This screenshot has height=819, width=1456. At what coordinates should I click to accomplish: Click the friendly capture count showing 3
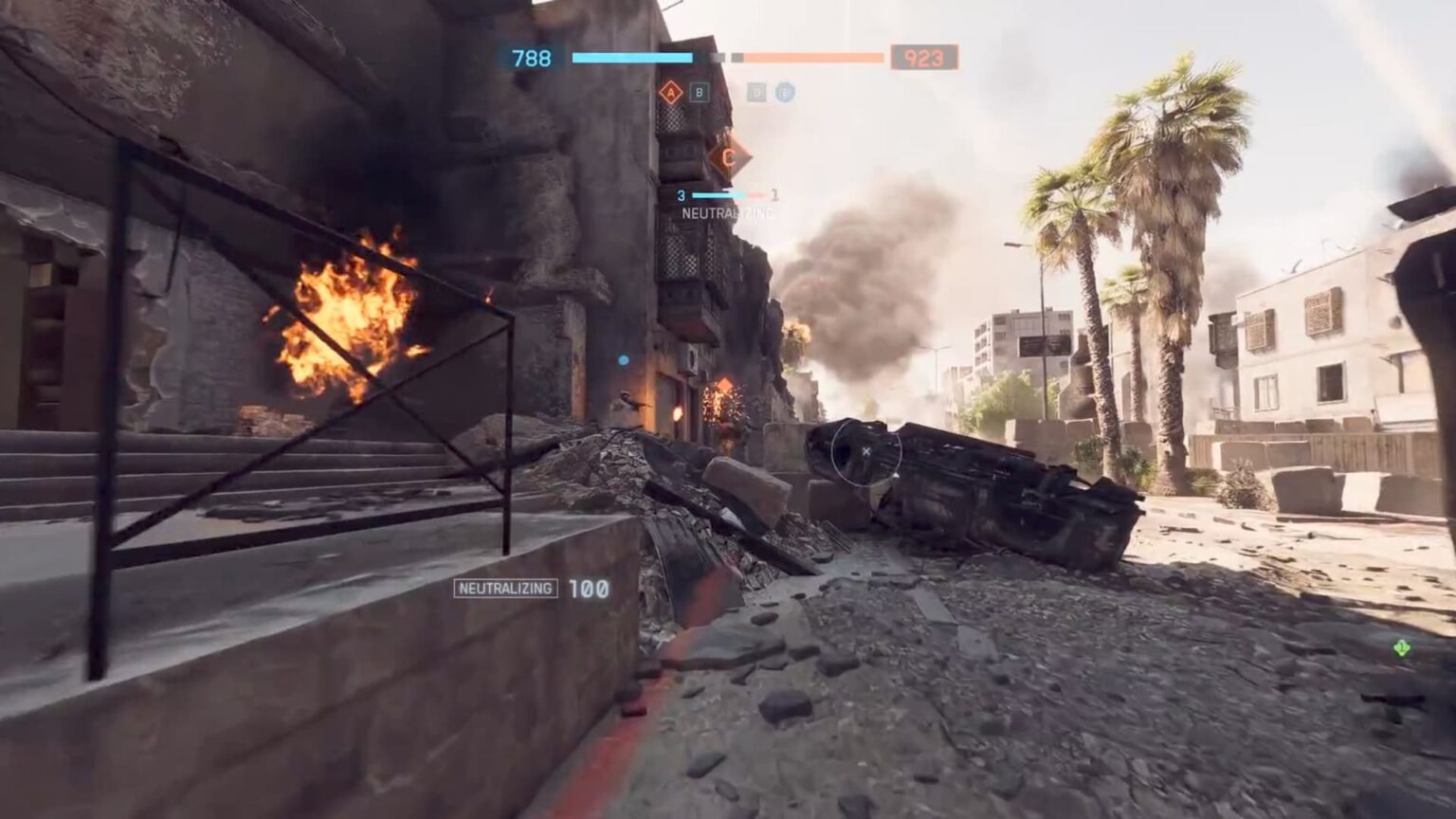click(x=680, y=194)
